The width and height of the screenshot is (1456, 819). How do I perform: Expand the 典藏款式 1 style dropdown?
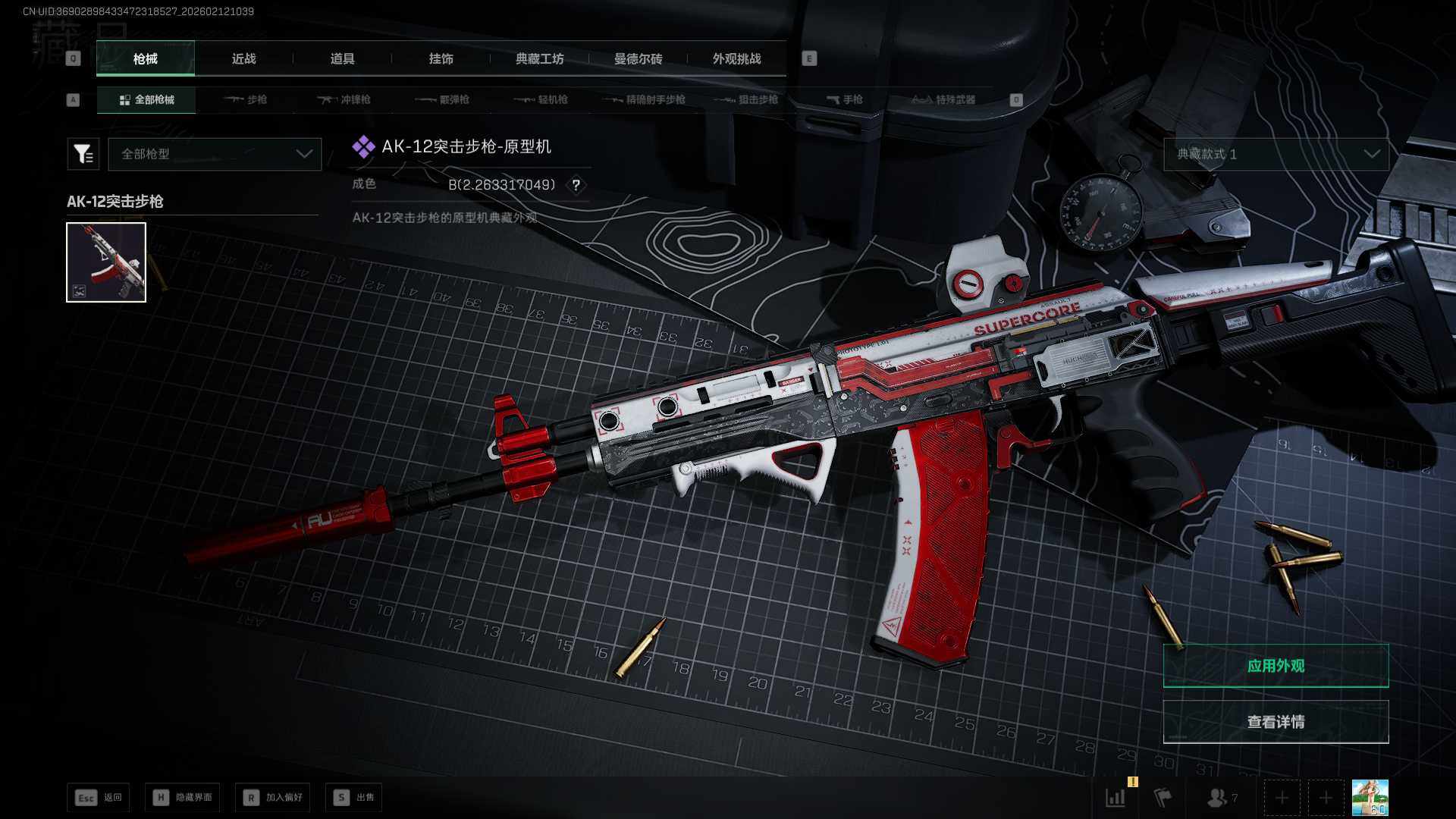pyautogui.click(x=1276, y=154)
